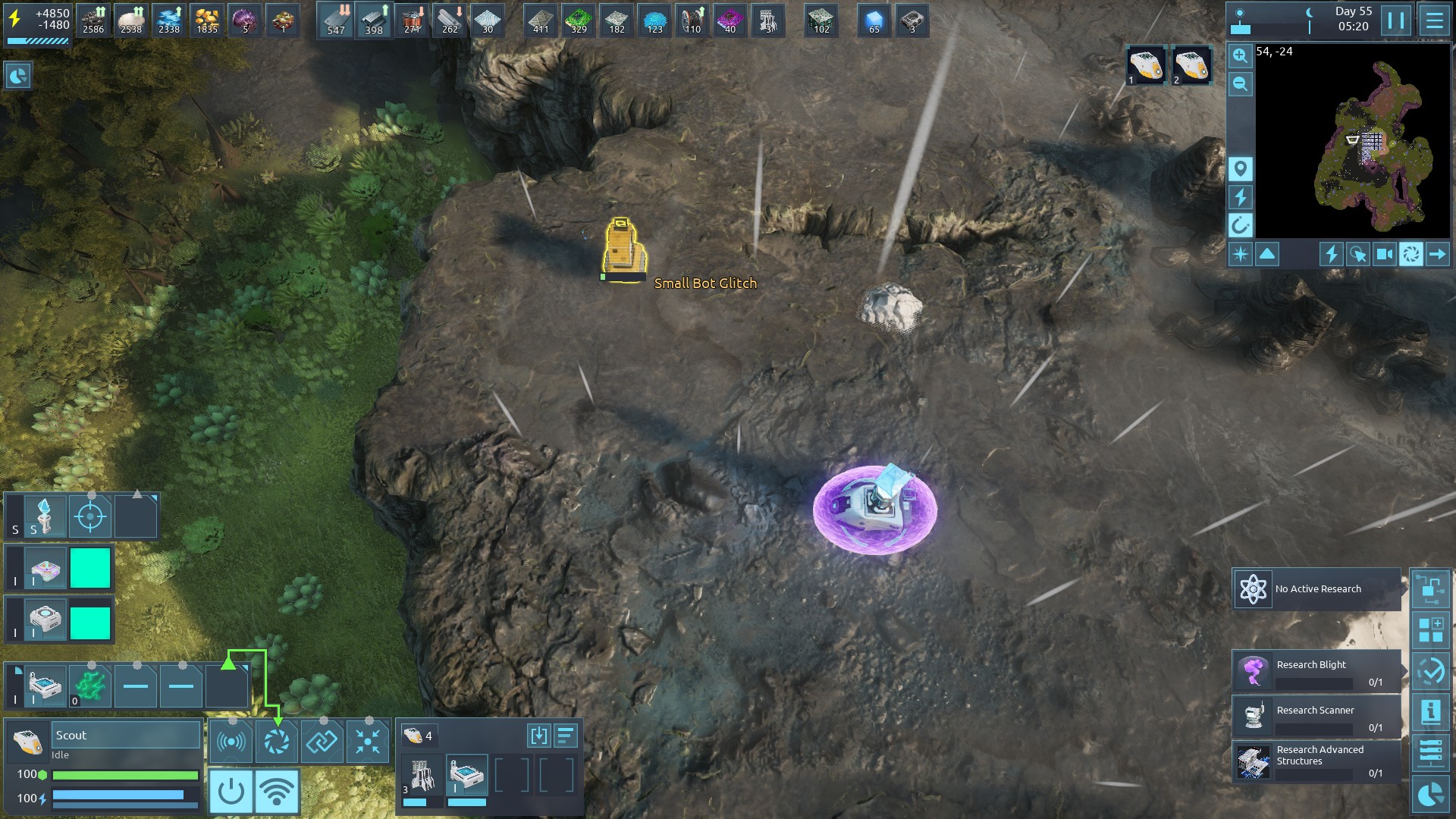Select the Small Bot Glitch unit
The image size is (1456, 819).
point(623,248)
